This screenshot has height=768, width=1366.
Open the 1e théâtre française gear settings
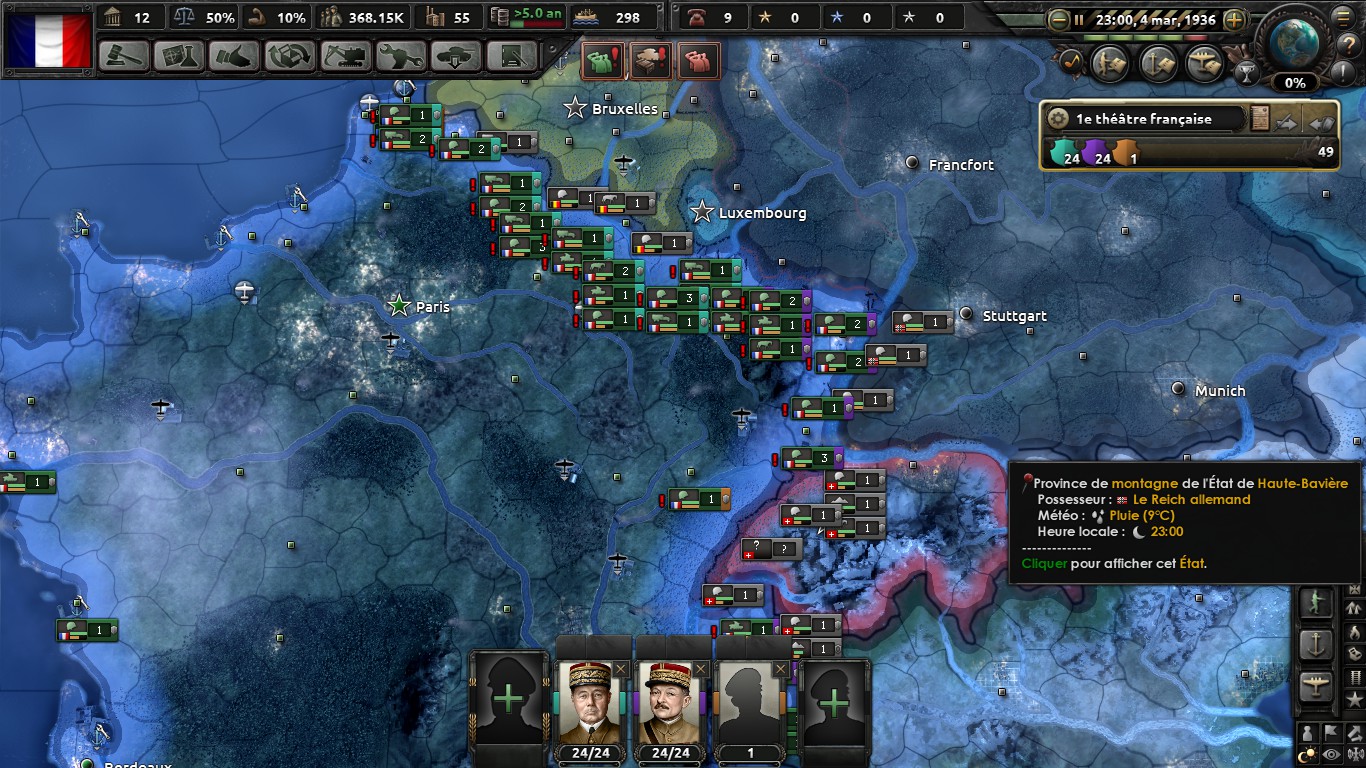click(1057, 119)
